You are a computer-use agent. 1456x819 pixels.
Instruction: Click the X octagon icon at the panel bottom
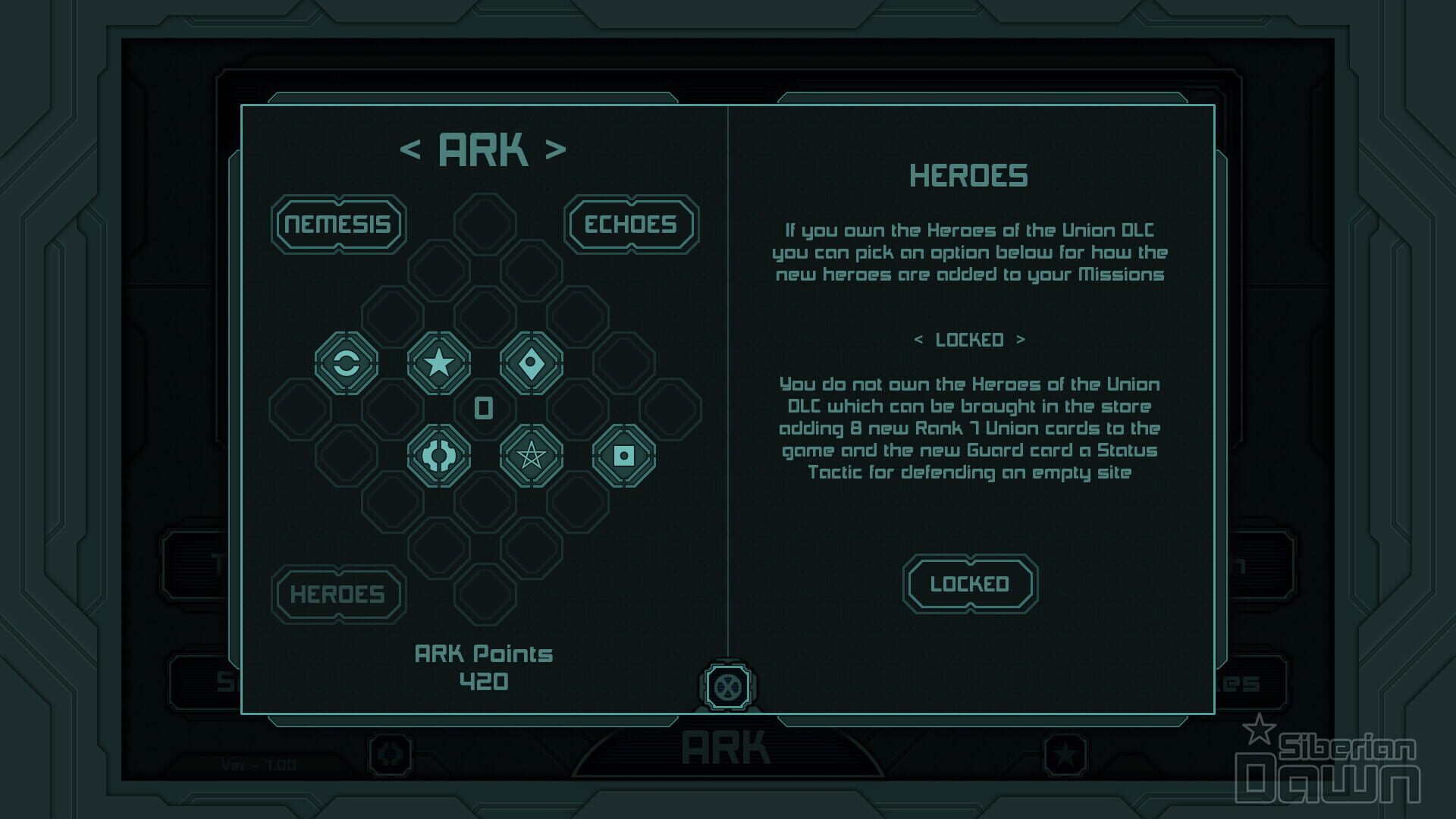pos(727,687)
